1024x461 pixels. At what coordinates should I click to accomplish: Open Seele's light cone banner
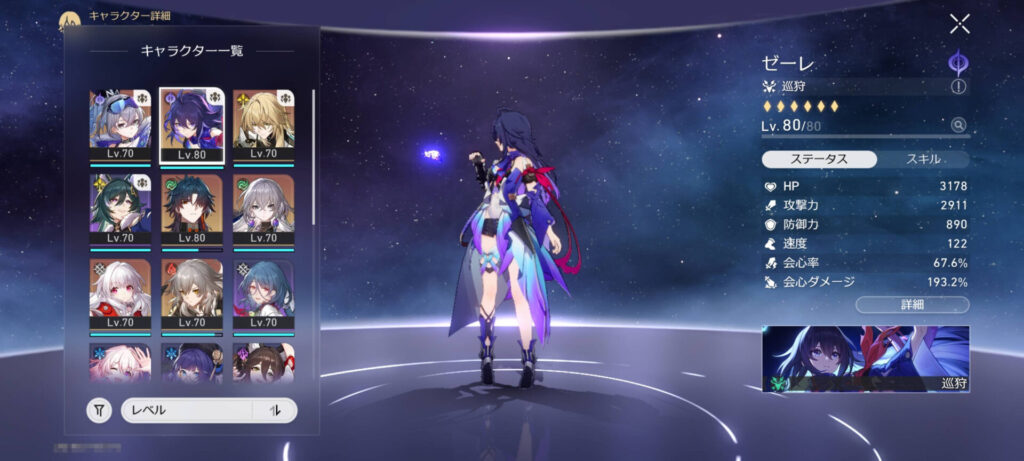(865, 358)
